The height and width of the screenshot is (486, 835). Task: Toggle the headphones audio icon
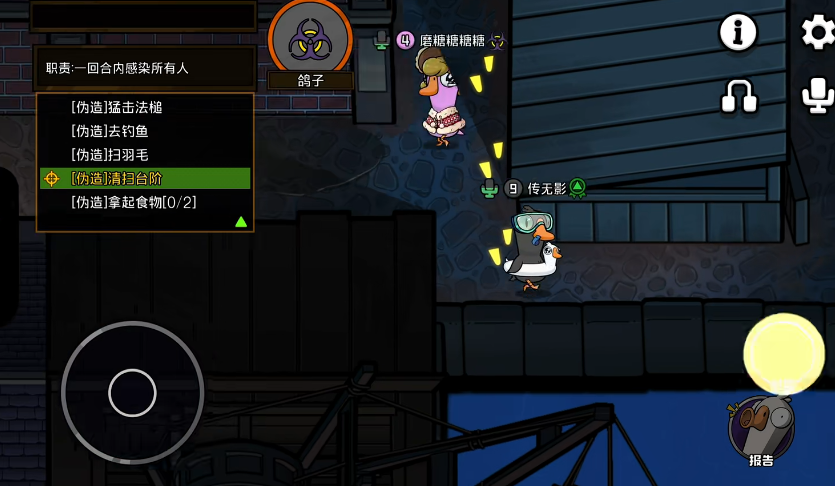(x=738, y=96)
